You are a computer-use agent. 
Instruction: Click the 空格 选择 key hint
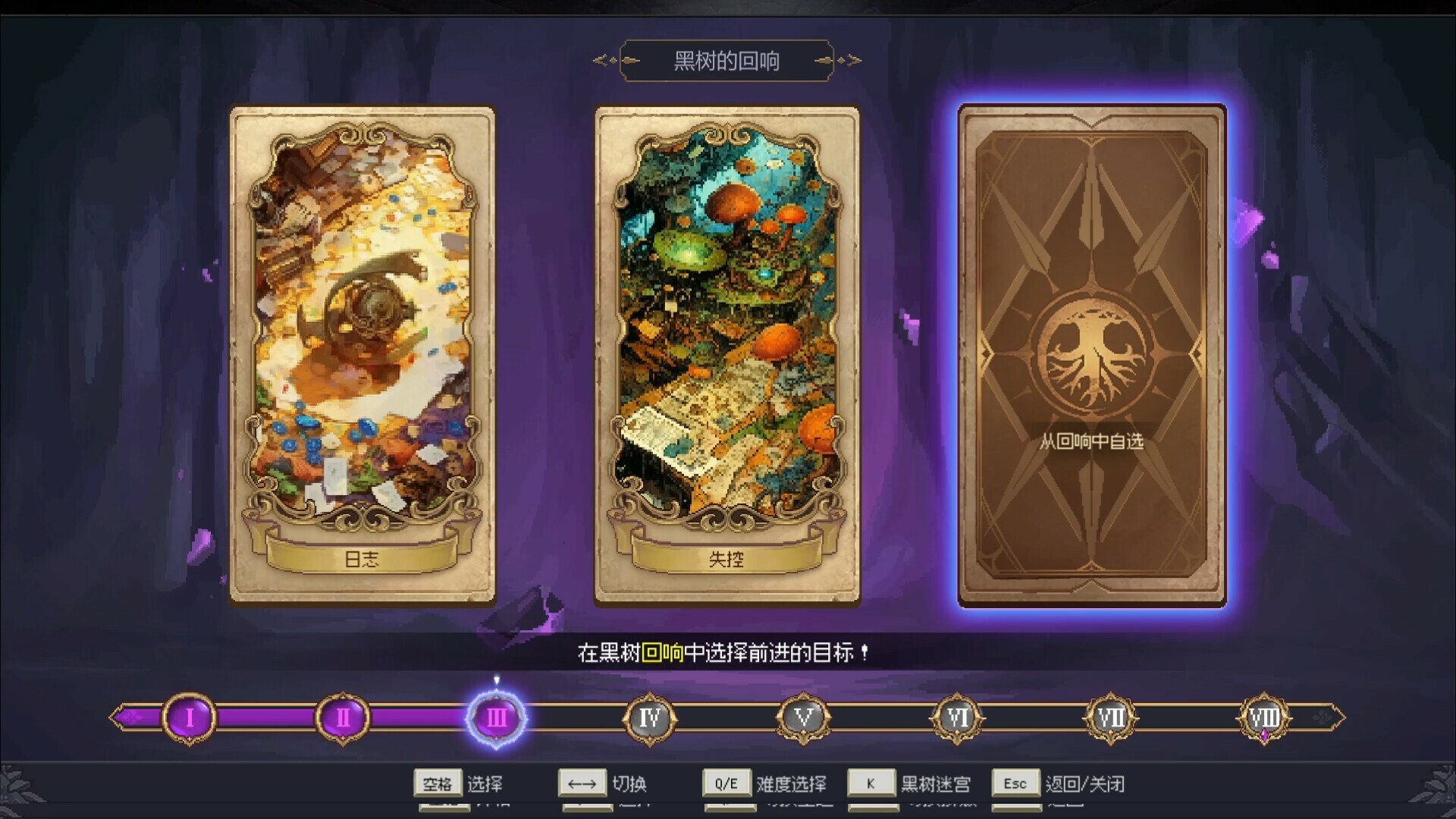(x=438, y=783)
